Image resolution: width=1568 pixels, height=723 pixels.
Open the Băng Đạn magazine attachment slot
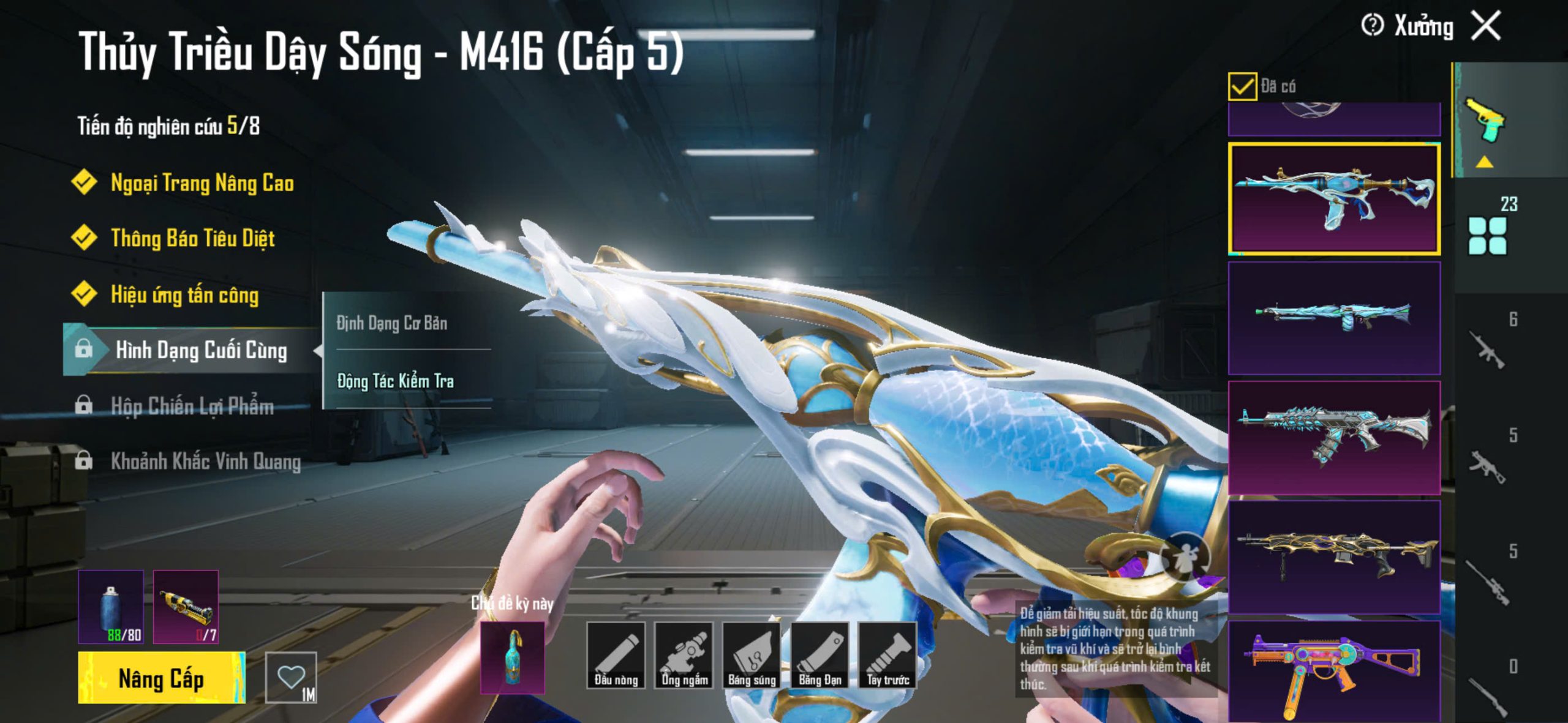tap(820, 654)
